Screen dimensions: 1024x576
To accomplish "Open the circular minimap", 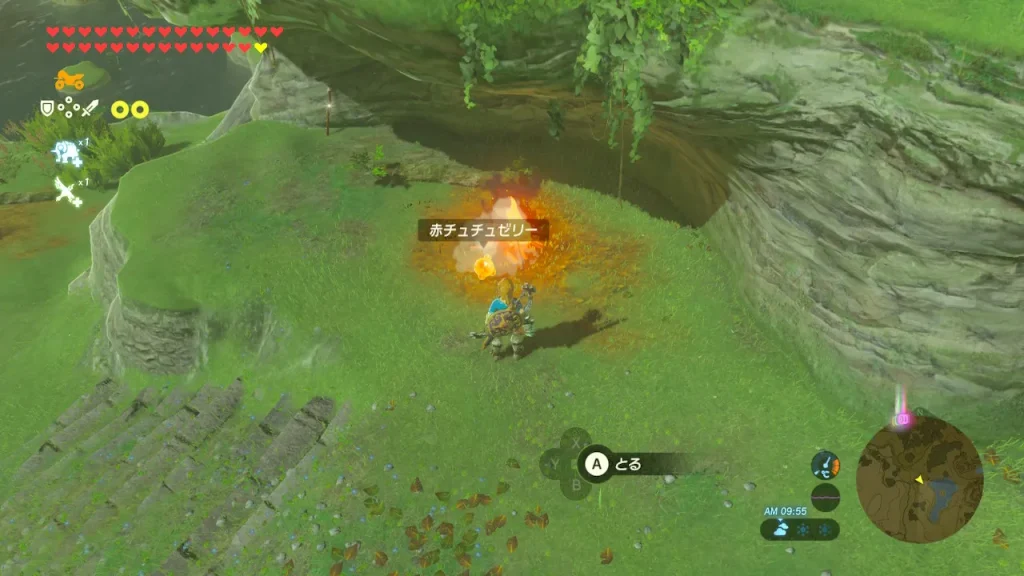I will pyautogui.click(x=919, y=479).
